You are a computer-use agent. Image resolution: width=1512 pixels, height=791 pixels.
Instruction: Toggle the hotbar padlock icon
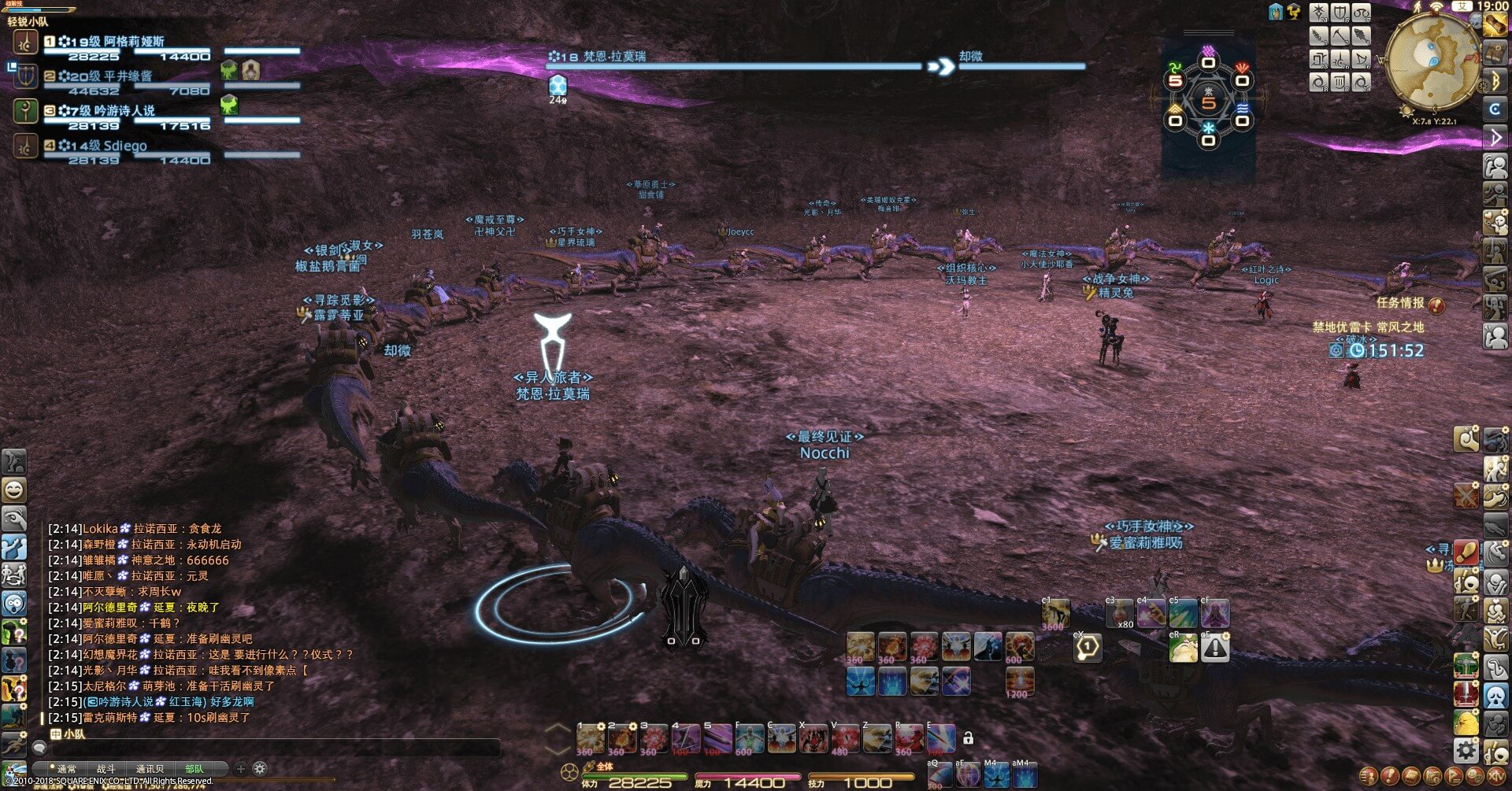click(x=969, y=738)
